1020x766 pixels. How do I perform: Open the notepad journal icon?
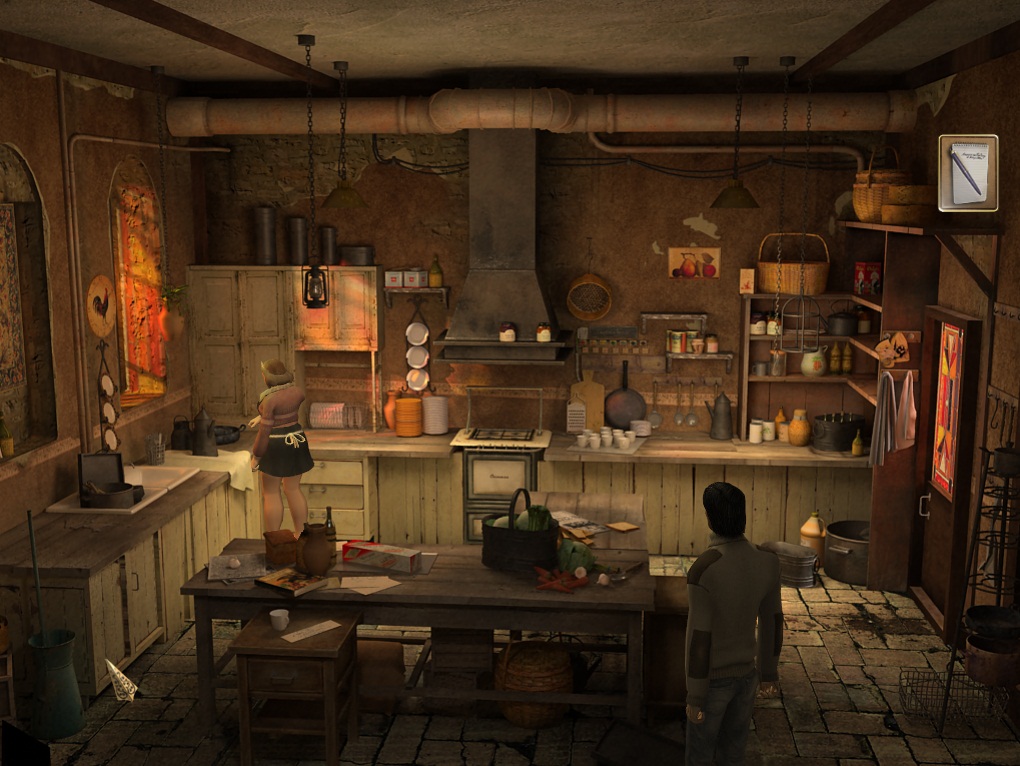coord(968,173)
